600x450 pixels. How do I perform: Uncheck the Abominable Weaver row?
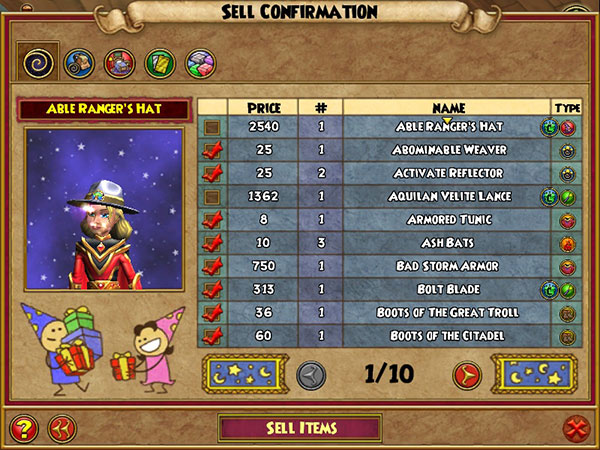tap(213, 150)
